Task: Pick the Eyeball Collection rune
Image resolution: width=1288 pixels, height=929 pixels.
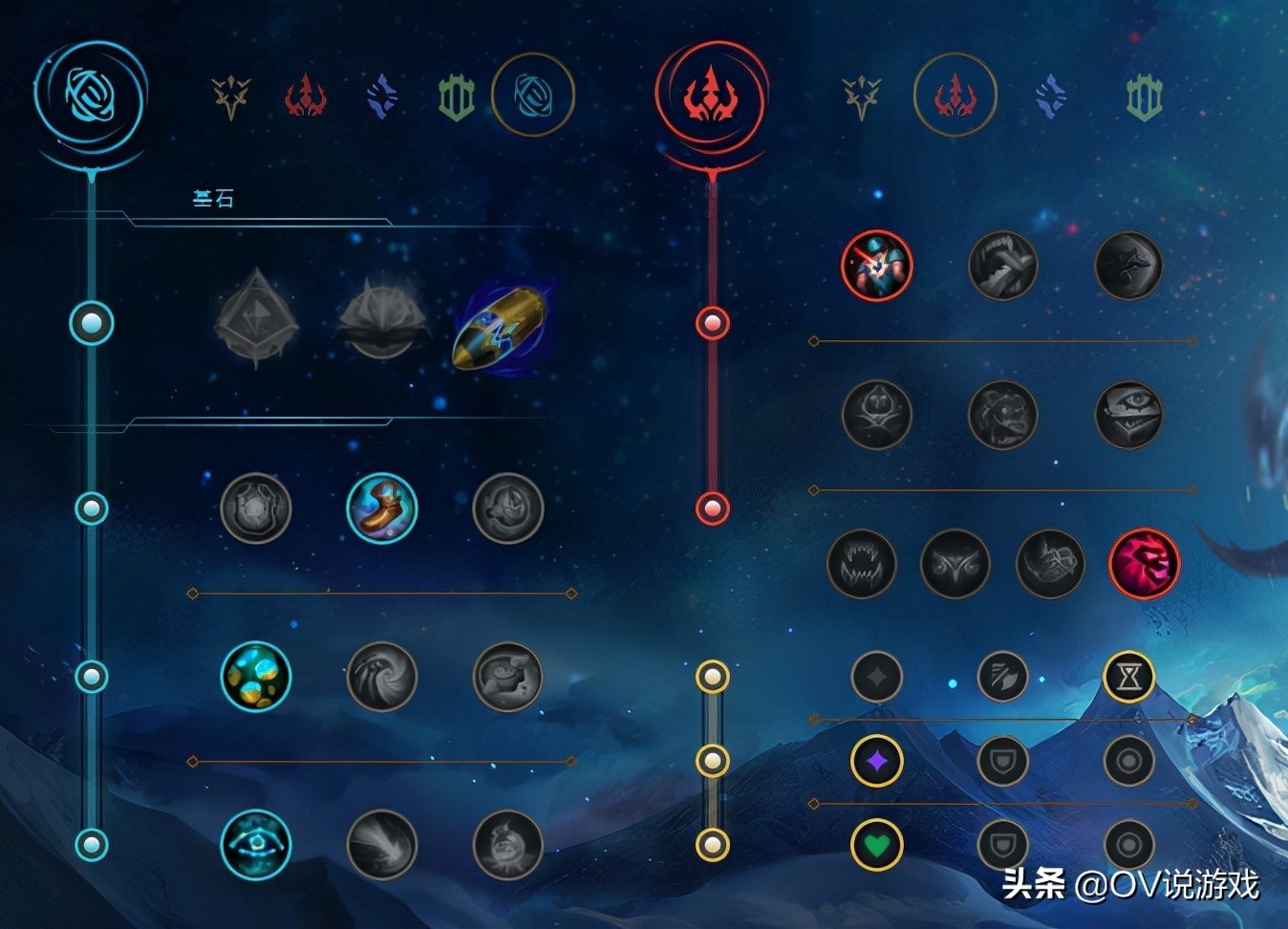Action: [1128, 415]
